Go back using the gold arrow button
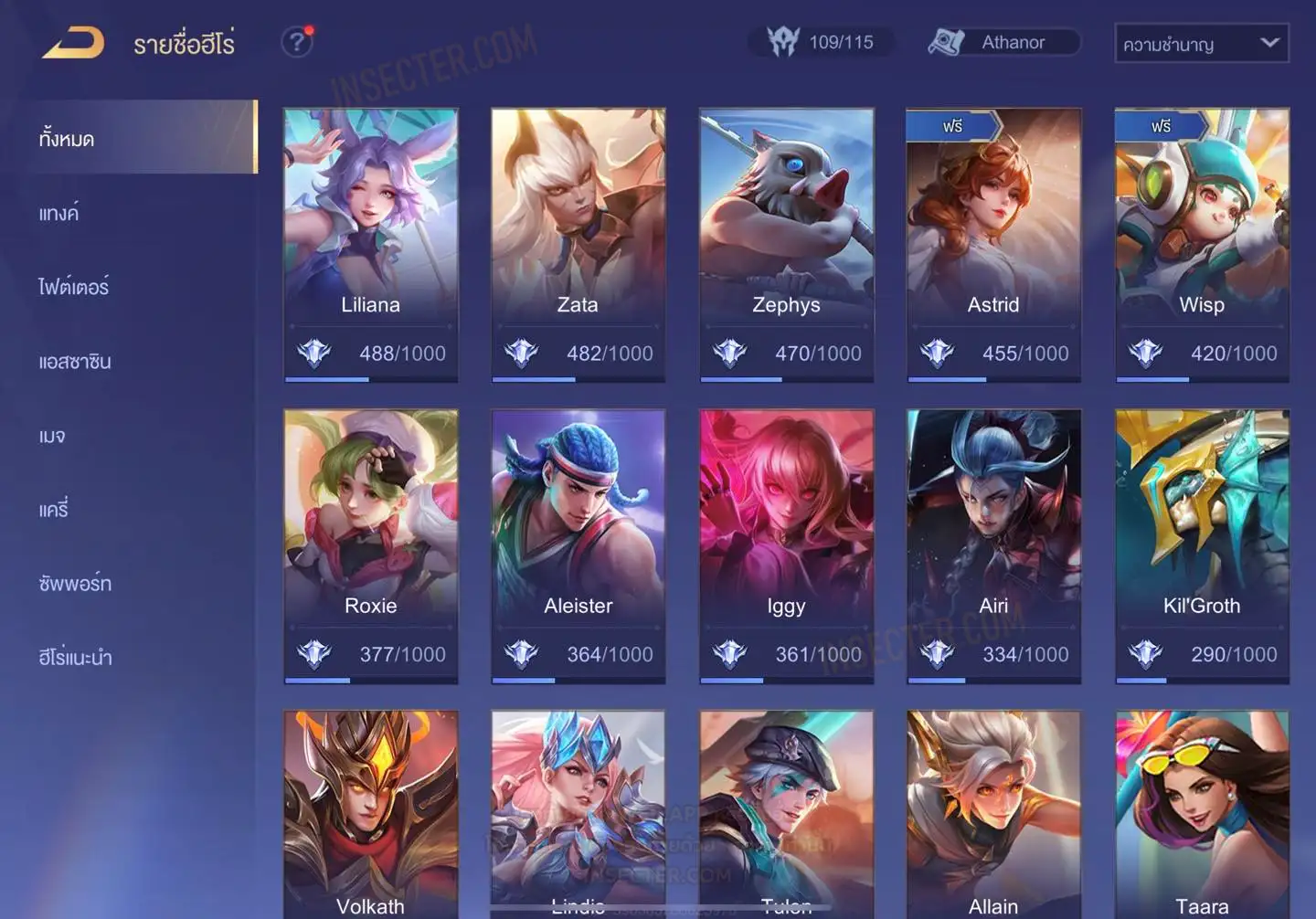The image size is (1316, 919). tap(73, 43)
